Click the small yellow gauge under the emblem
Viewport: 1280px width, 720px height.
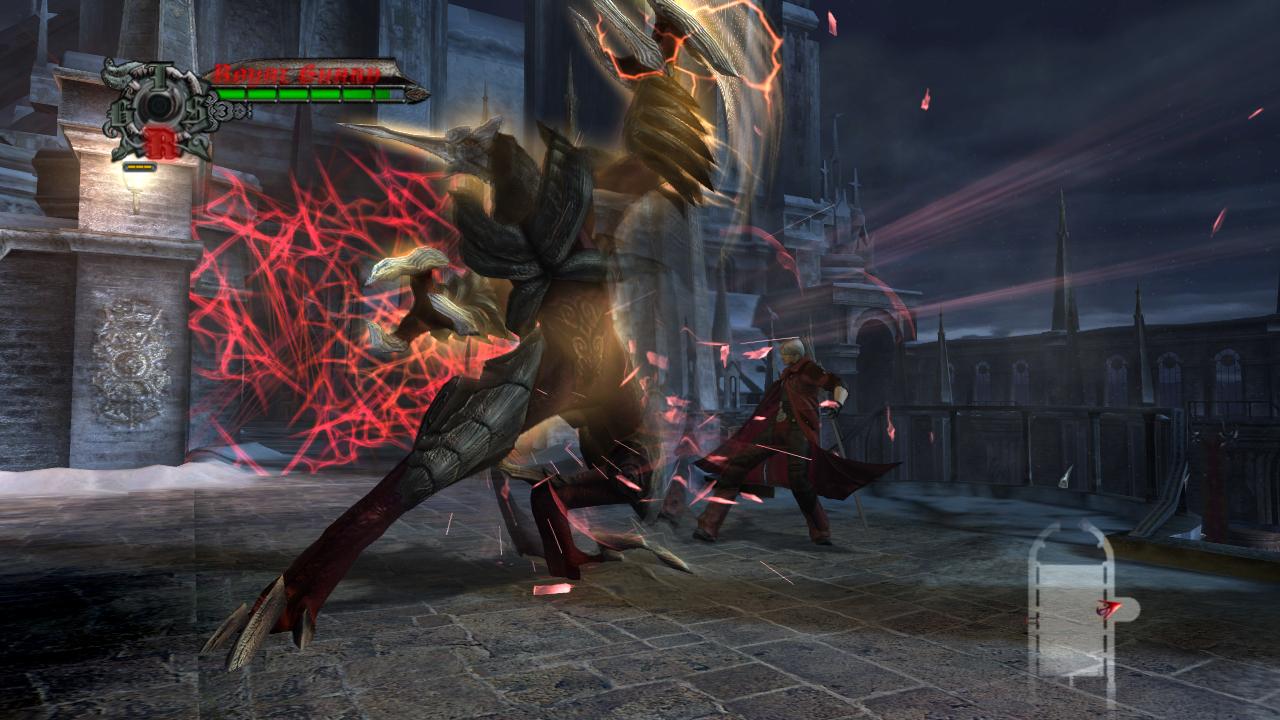click(139, 167)
